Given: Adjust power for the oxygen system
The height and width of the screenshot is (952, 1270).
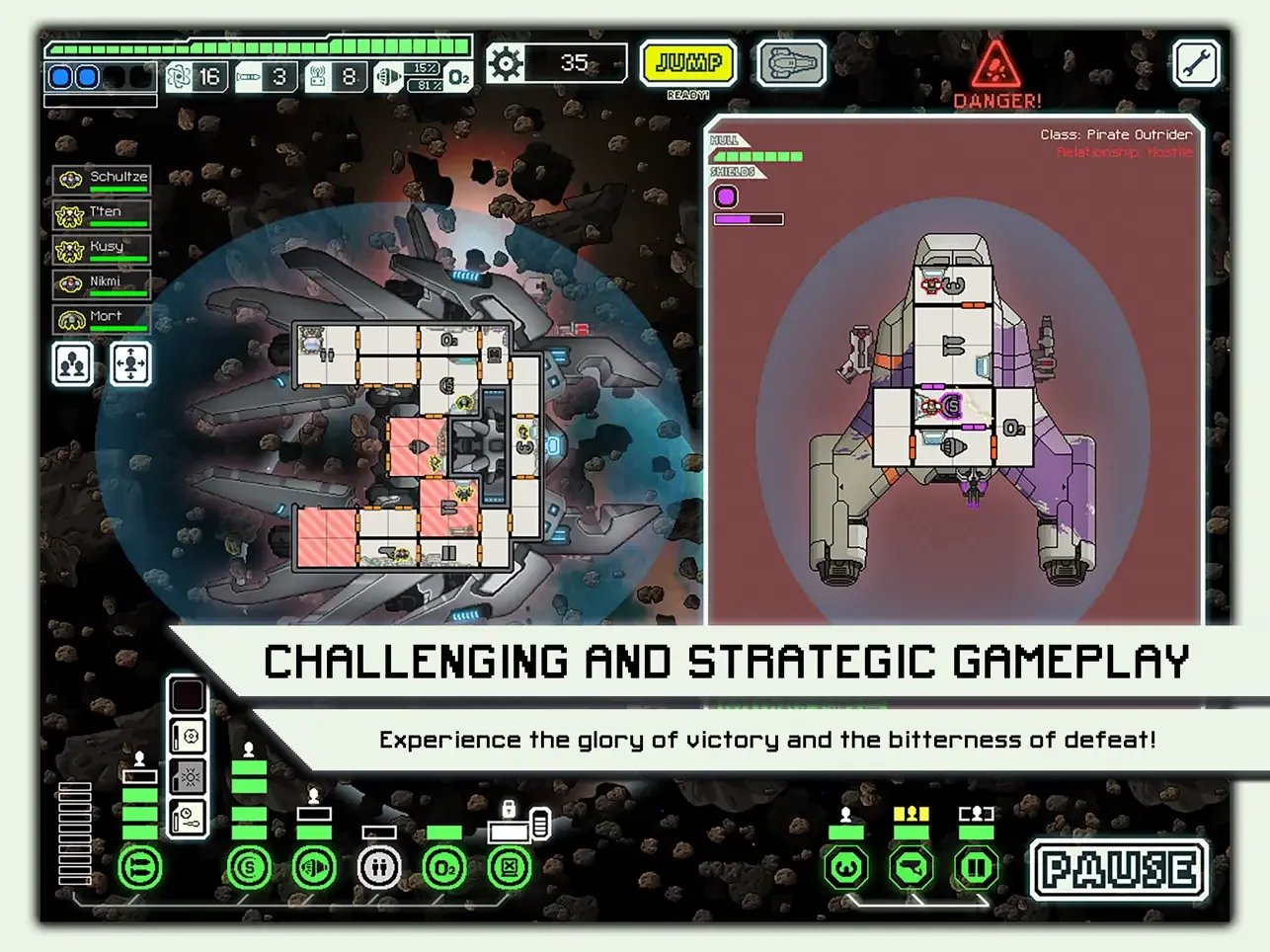Looking at the screenshot, I should coord(444,868).
